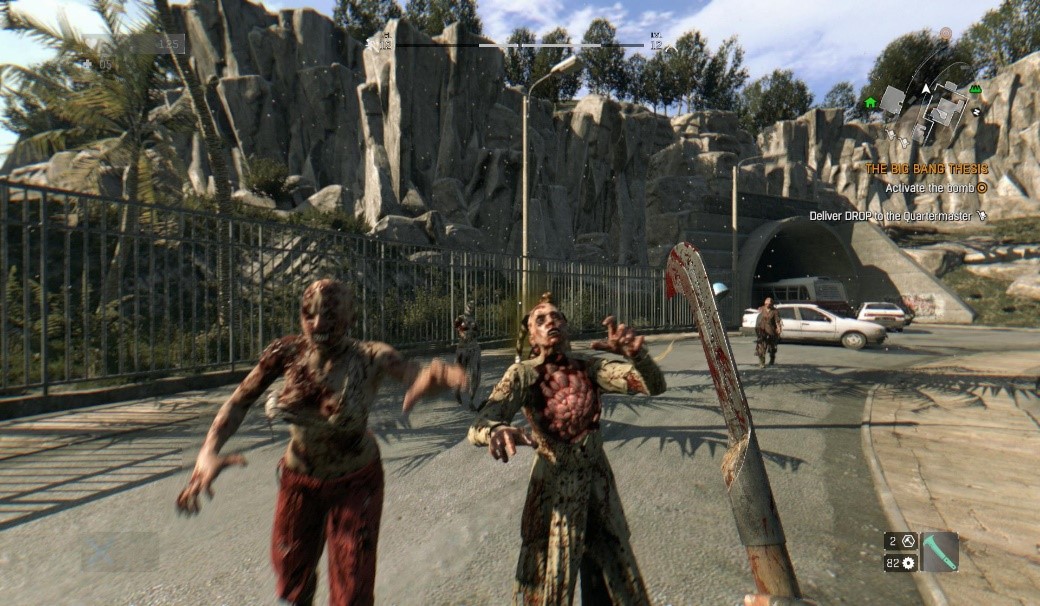Open The Big Bang Thesis quest tracker
This screenshot has width=1040, height=606.
(926, 169)
